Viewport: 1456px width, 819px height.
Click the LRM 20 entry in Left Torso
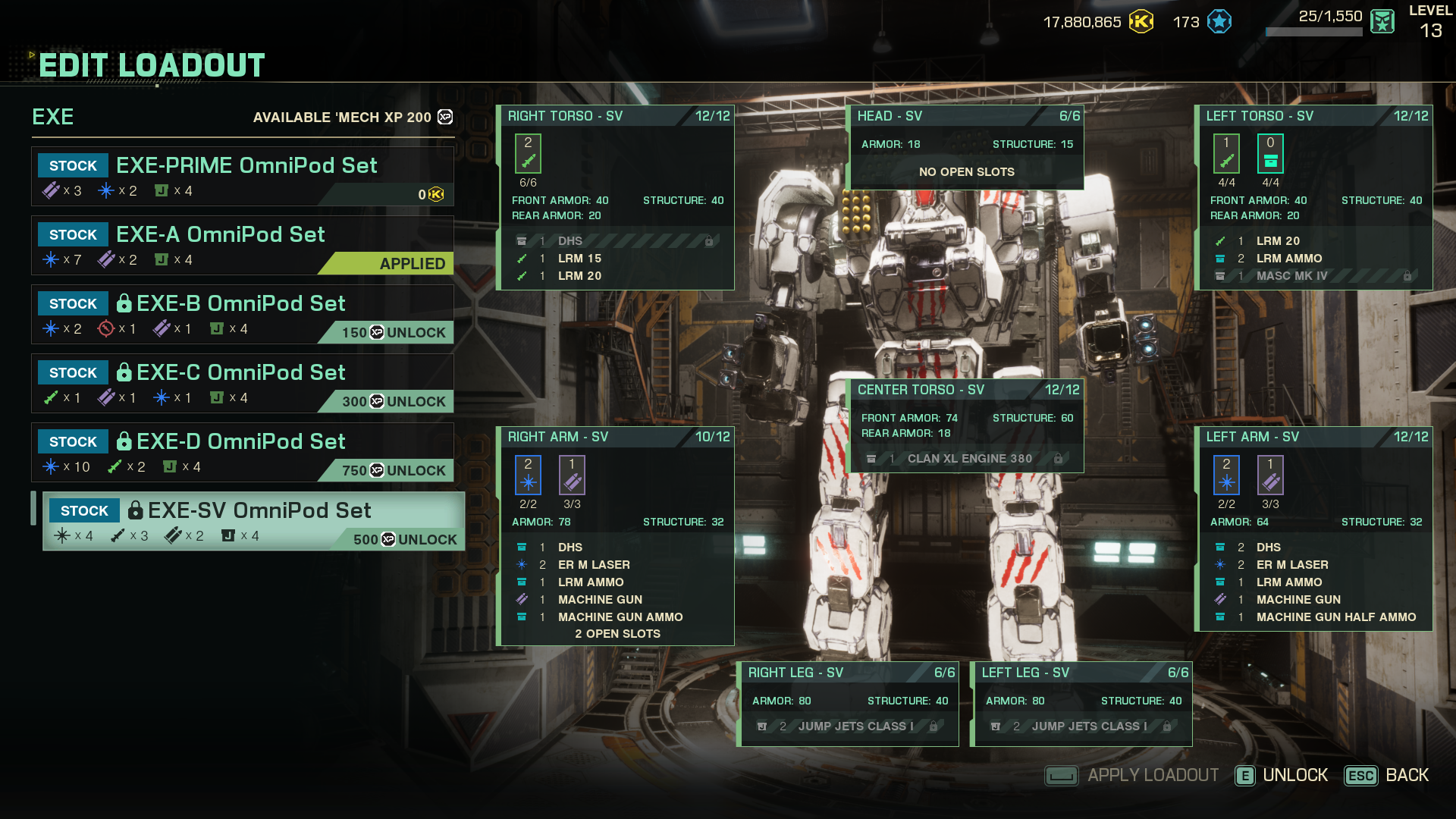point(1278,241)
